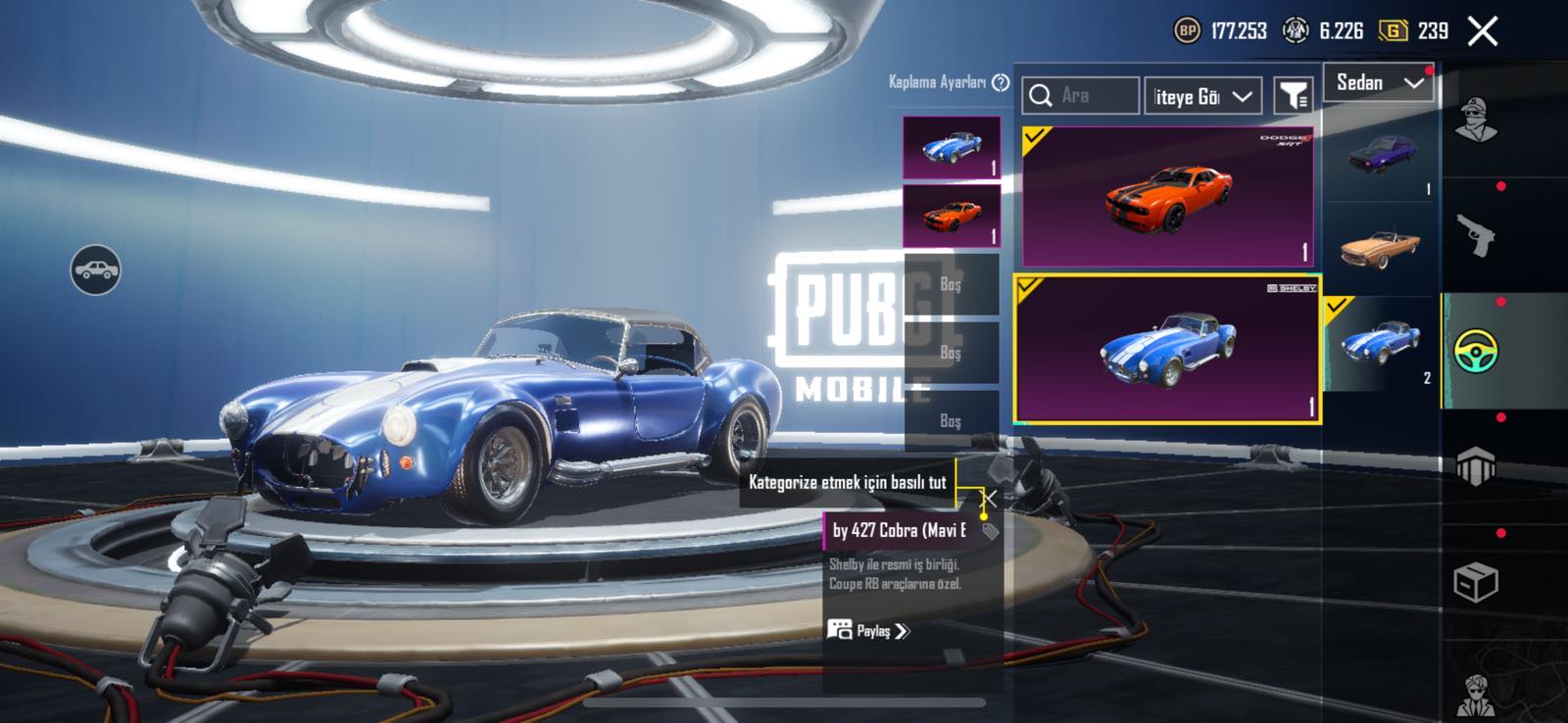The width and height of the screenshot is (1568, 723).
Task: Open the sort order dropdown
Action: (x=1202, y=96)
